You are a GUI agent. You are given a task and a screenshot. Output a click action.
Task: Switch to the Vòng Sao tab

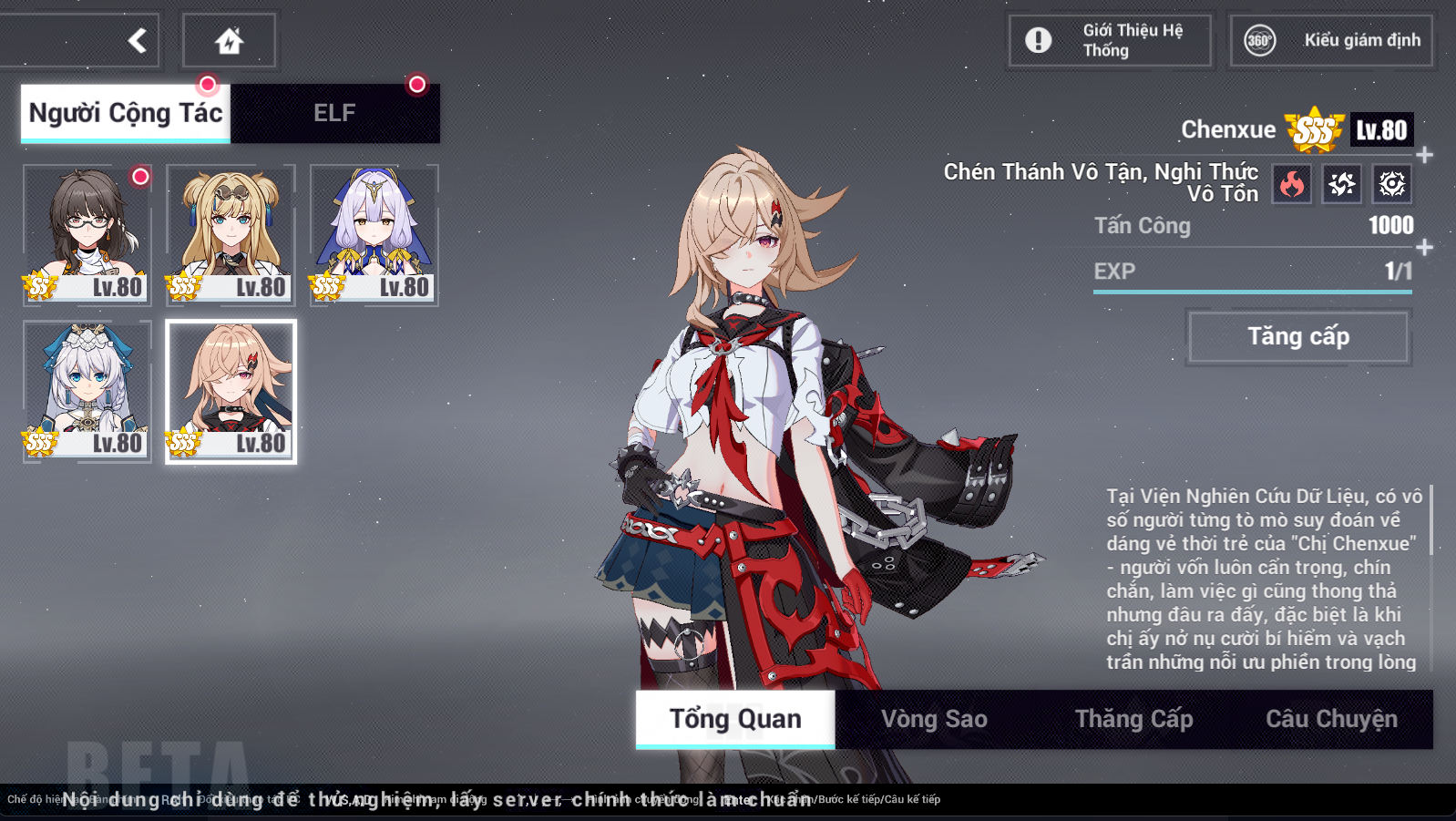pos(933,719)
